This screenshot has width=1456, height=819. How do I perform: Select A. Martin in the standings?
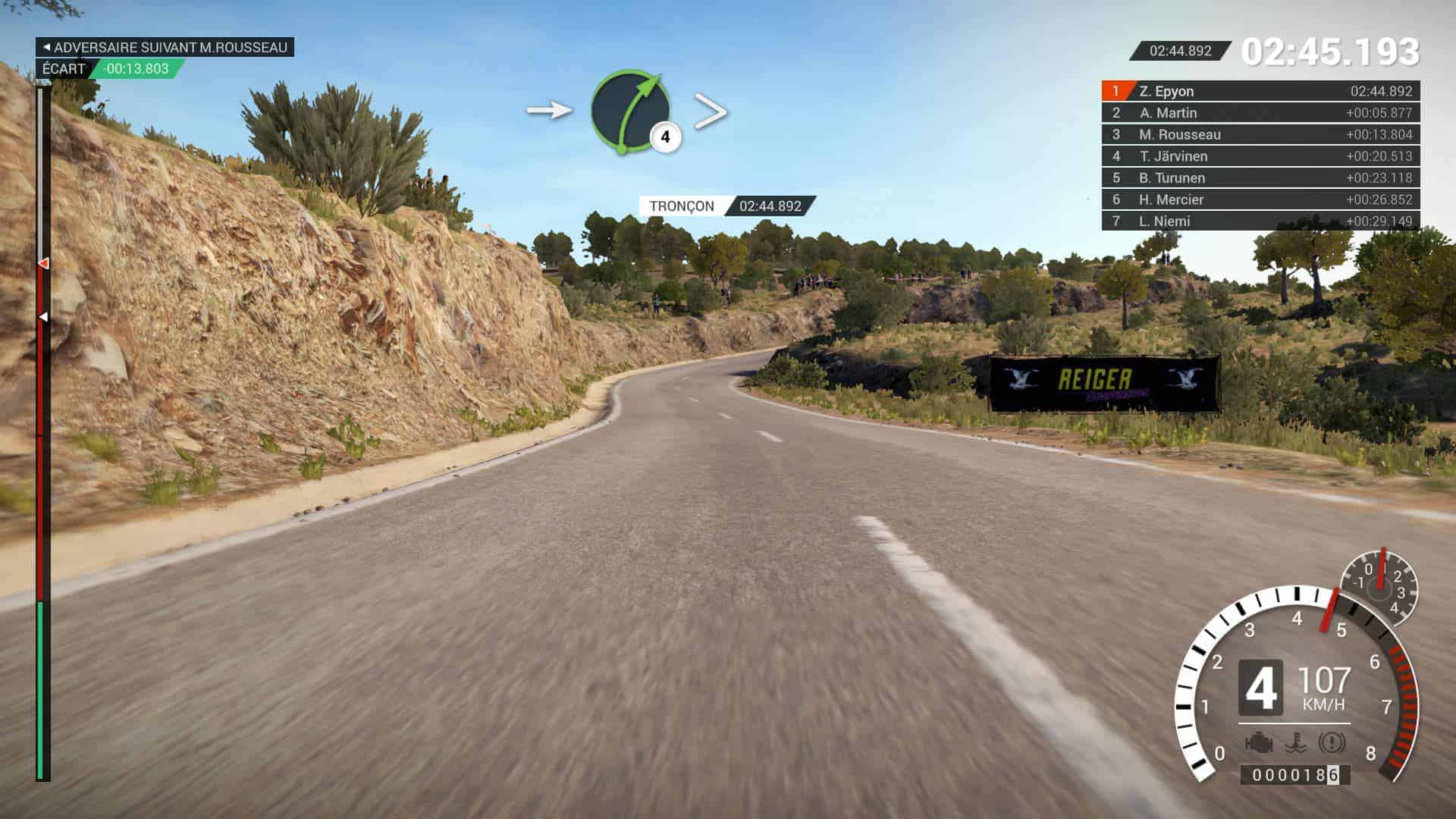[1260, 113]
